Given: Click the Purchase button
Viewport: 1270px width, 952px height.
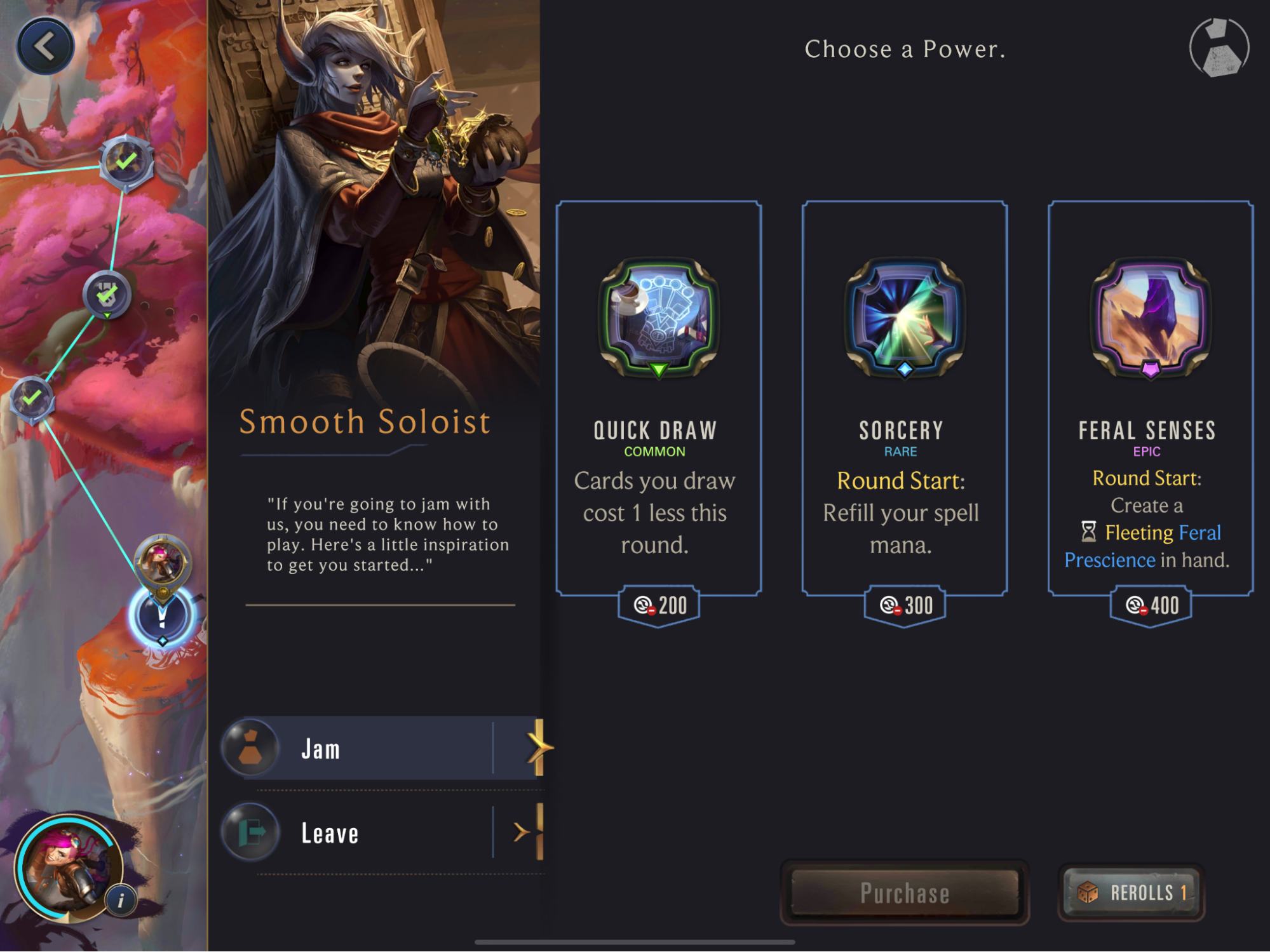Looking at the screenshot, I should pos(904,893).
